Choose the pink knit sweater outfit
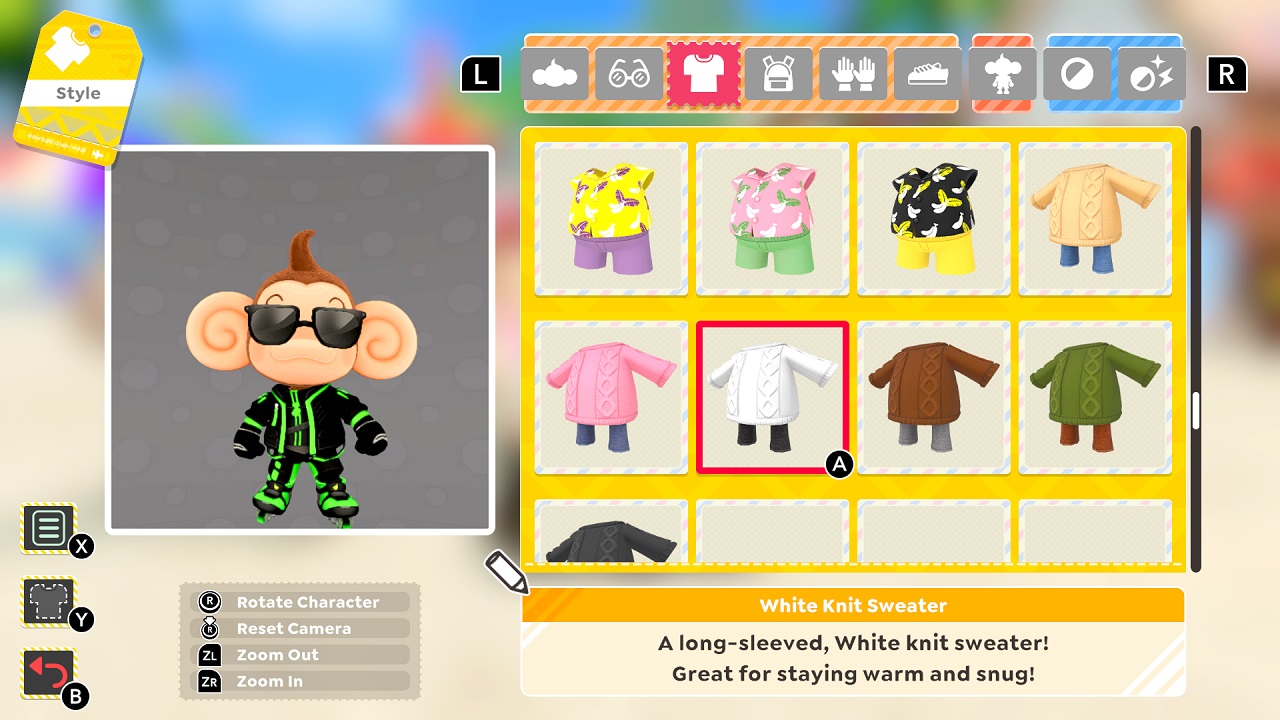 (610, 397)
